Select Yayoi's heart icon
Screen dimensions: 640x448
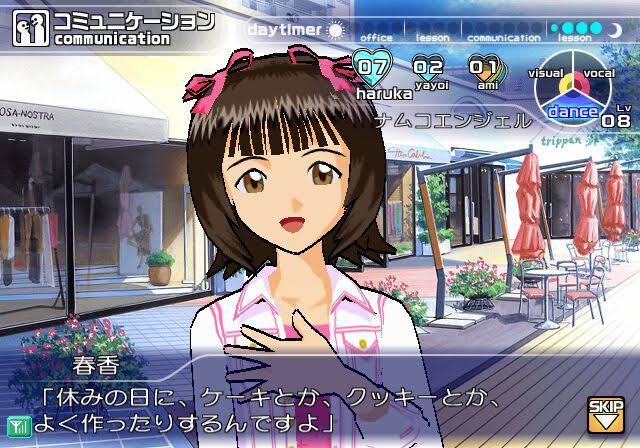tap(428, 68)
